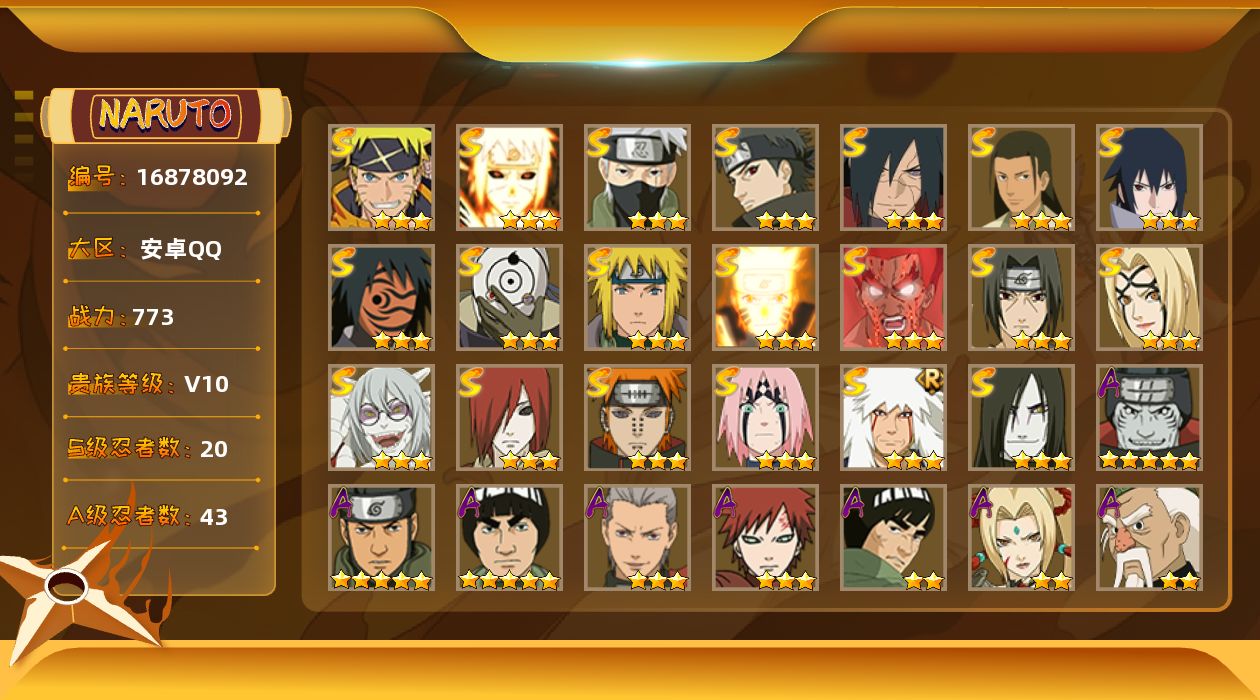Screen dimensions: 1260x700
Task: Select the Kakashi ninja portrait
Action: pos(637,178)
